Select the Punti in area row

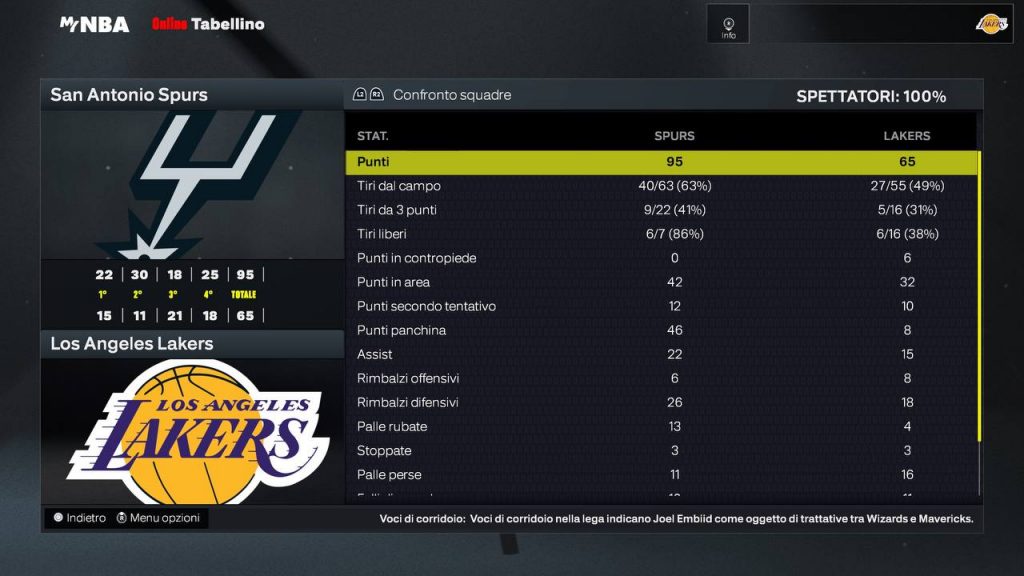coord(660,282)
